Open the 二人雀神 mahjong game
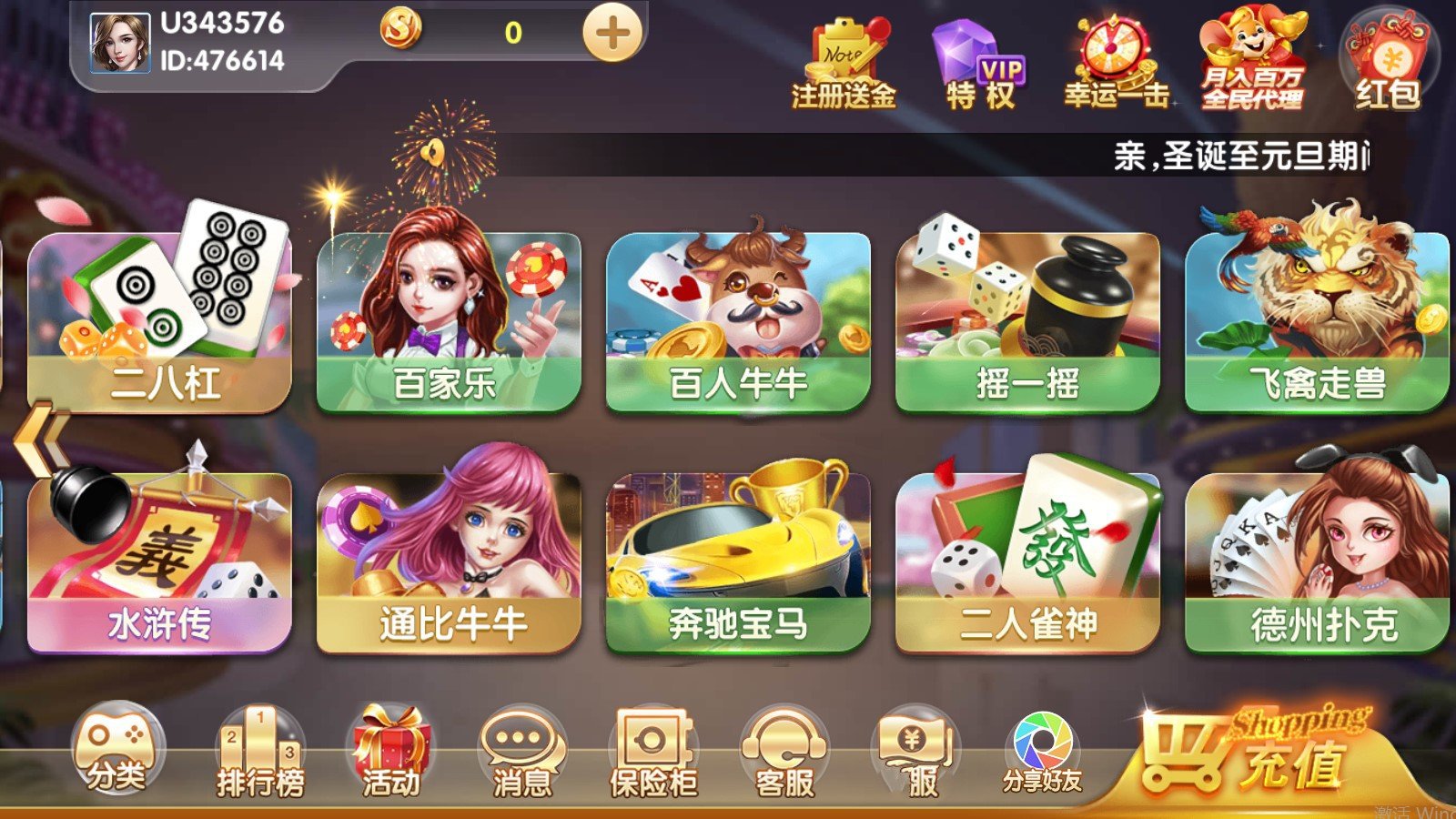 [1027, 560]
